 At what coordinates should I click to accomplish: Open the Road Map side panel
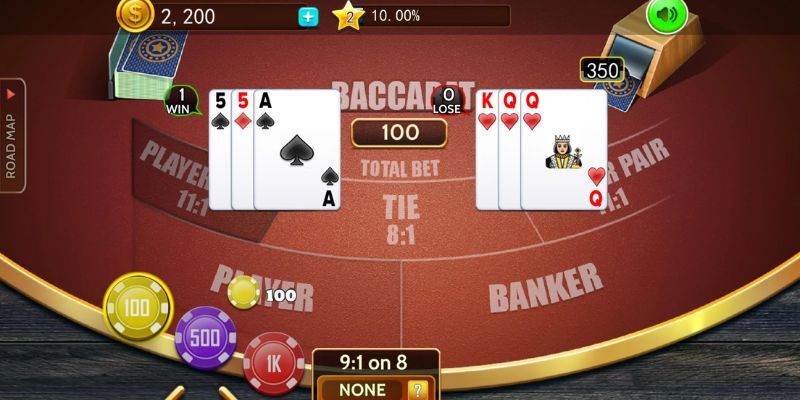pyautogui.click(x=13, y=135)
